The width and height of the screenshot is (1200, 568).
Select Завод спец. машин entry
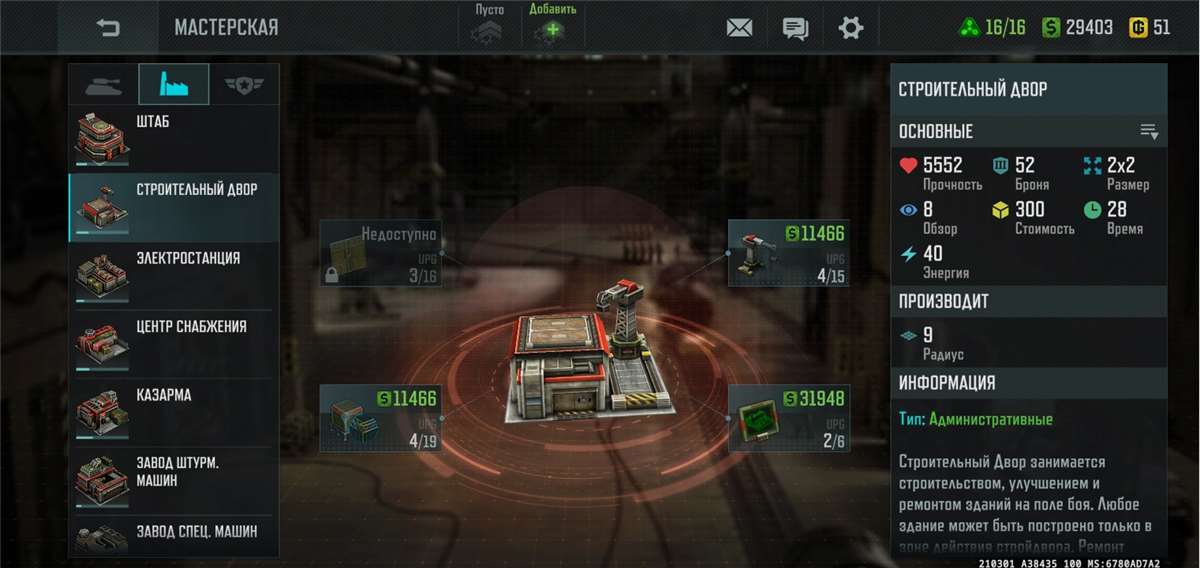click(x=173, y=535)
